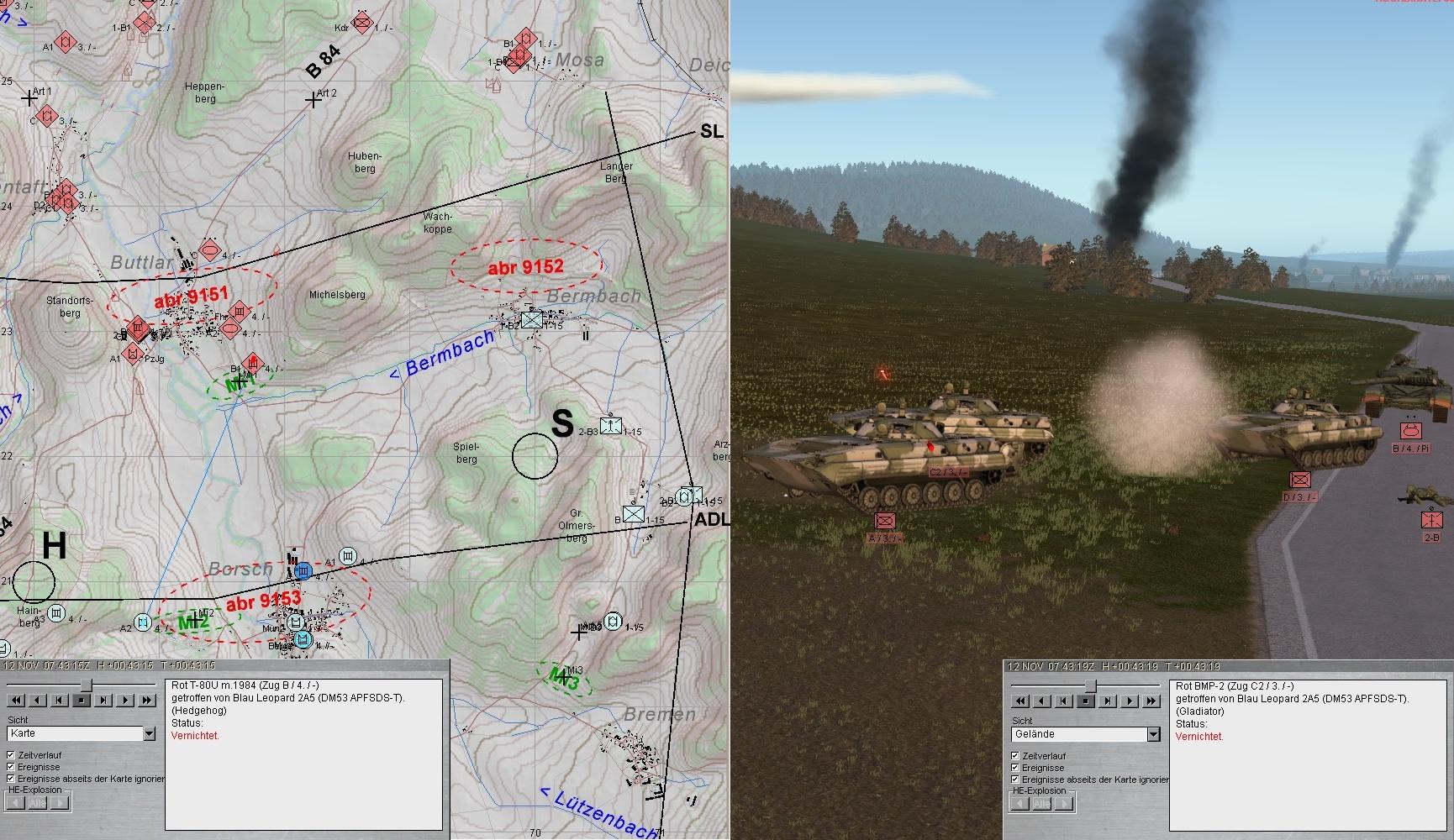Play backward in the Gelände view panel

point(1041,701)
